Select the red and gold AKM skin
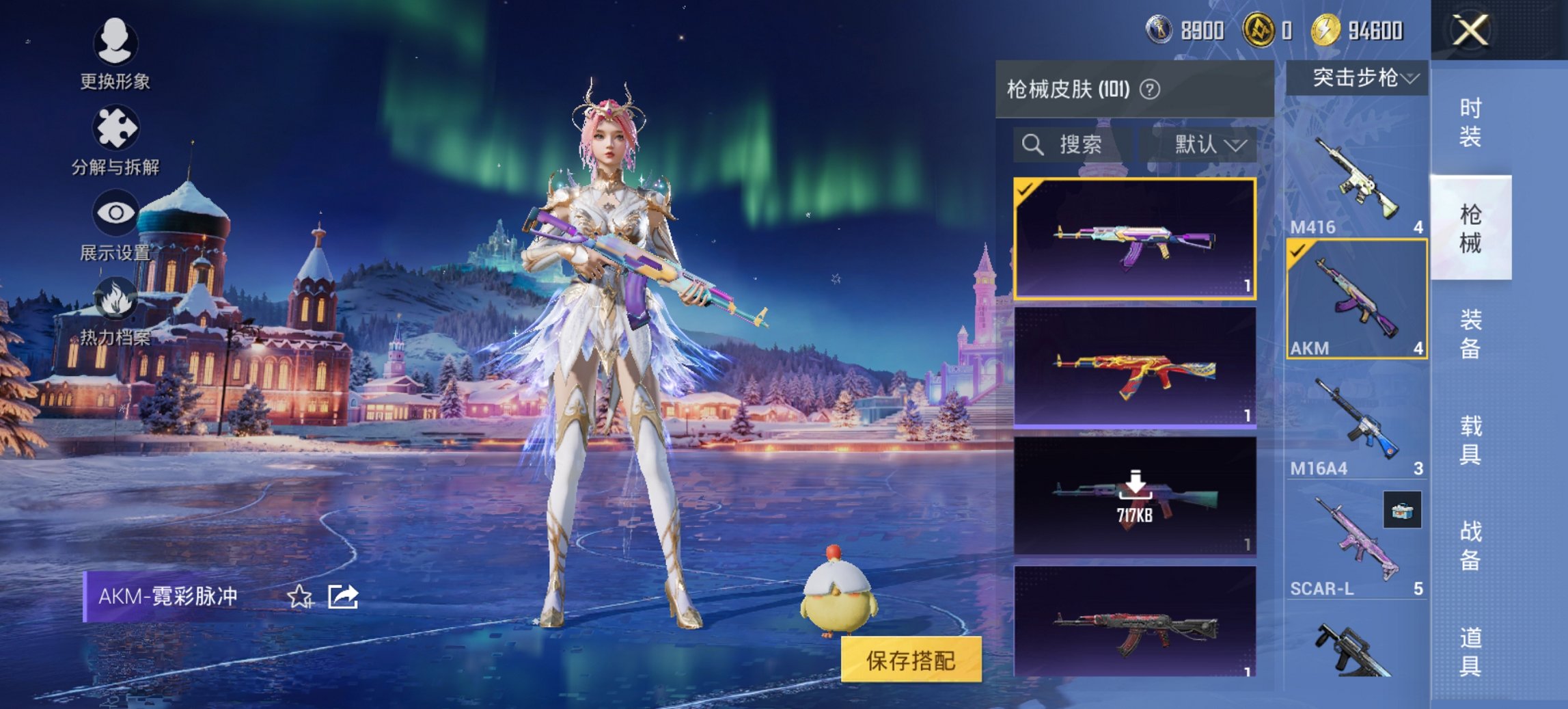 pos(1134,368)
